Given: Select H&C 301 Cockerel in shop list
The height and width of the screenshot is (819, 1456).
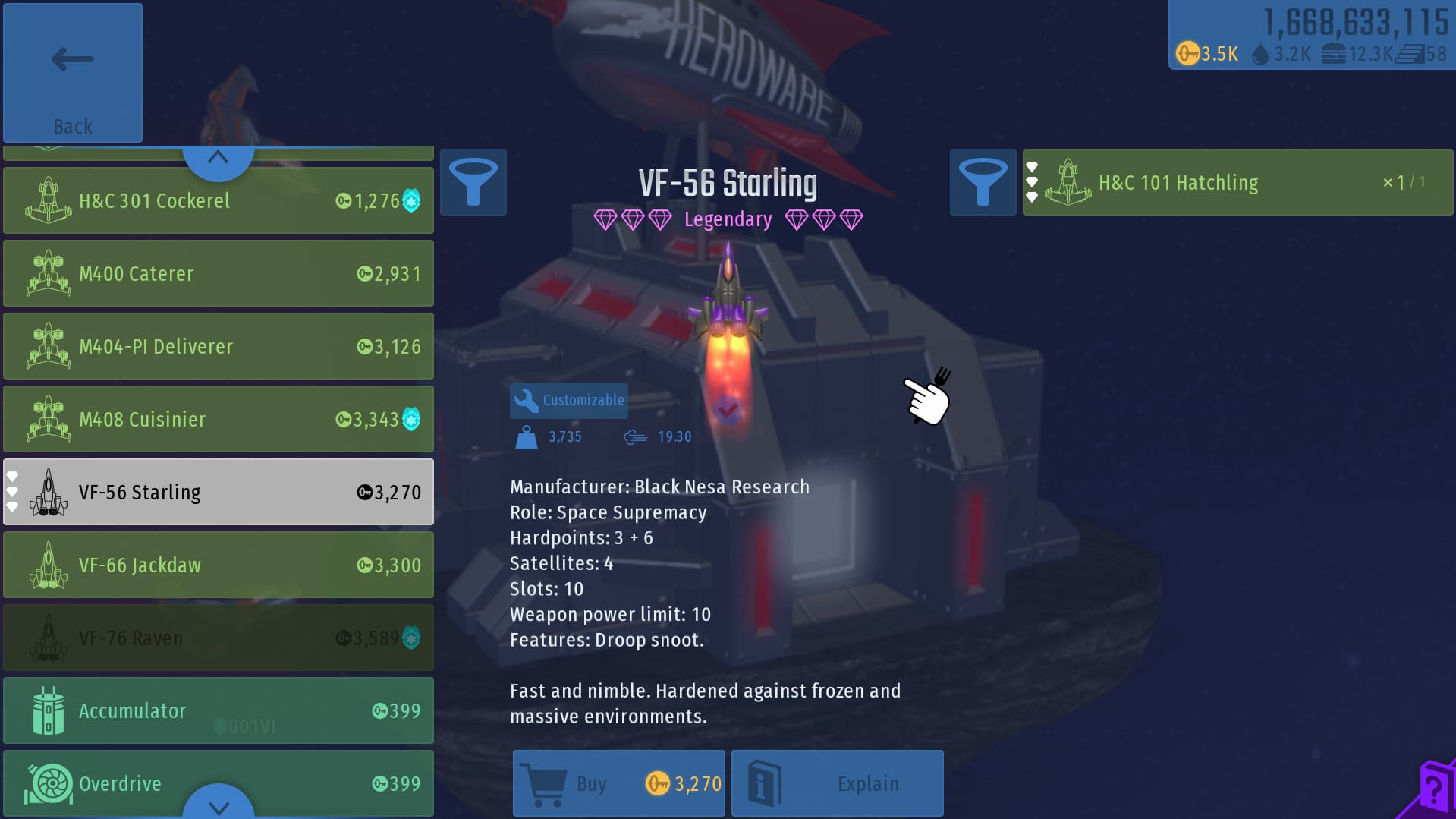Looking at the screenshot, I should [x=219, y=200].
